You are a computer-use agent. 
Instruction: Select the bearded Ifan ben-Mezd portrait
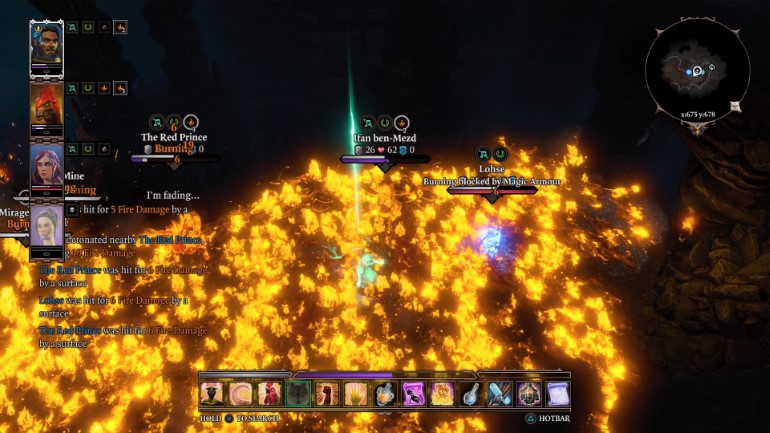(46, 44)
